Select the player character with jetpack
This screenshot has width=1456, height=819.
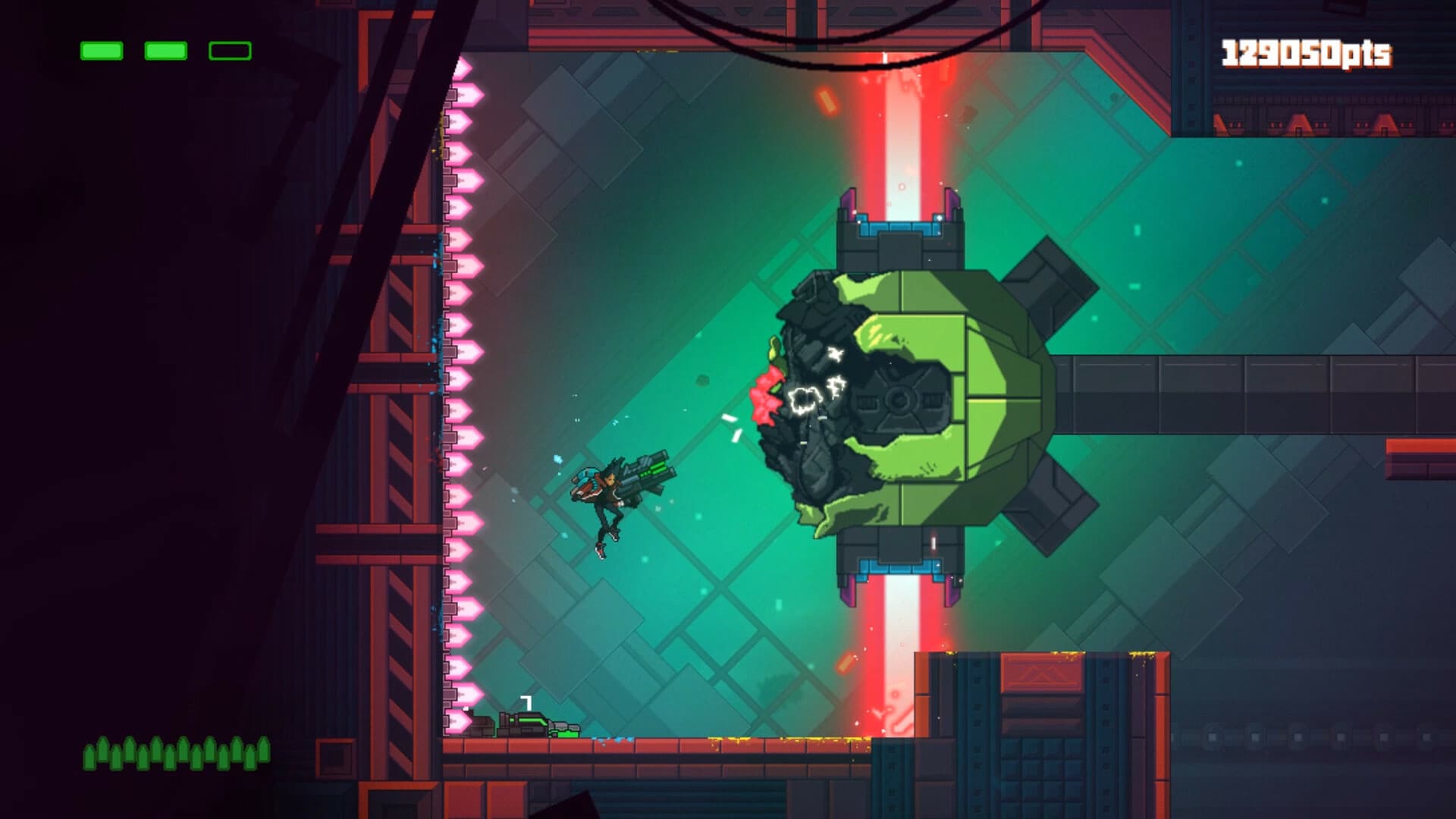pos(607,500)
